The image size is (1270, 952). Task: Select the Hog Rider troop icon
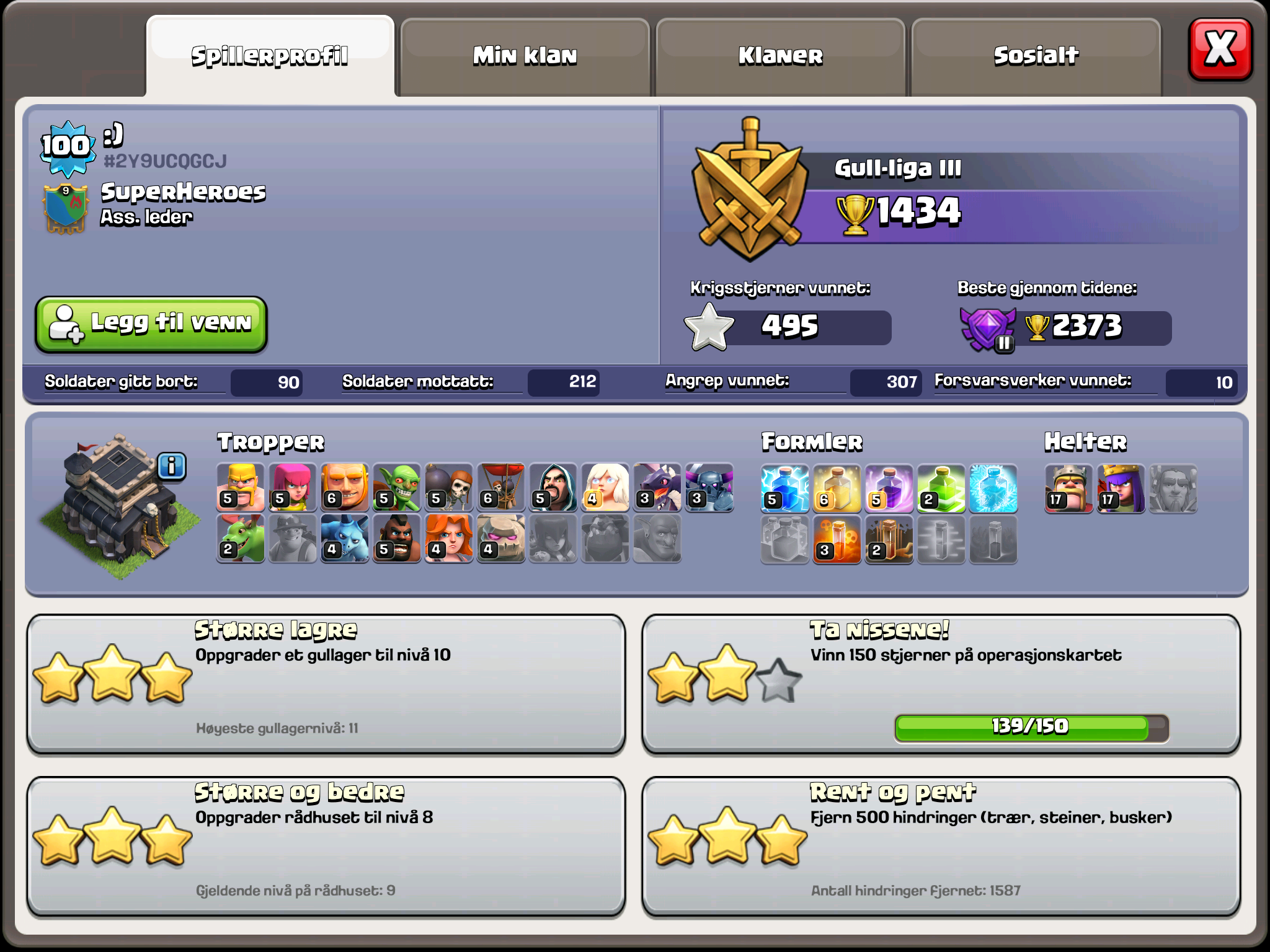tap(397, 538)
